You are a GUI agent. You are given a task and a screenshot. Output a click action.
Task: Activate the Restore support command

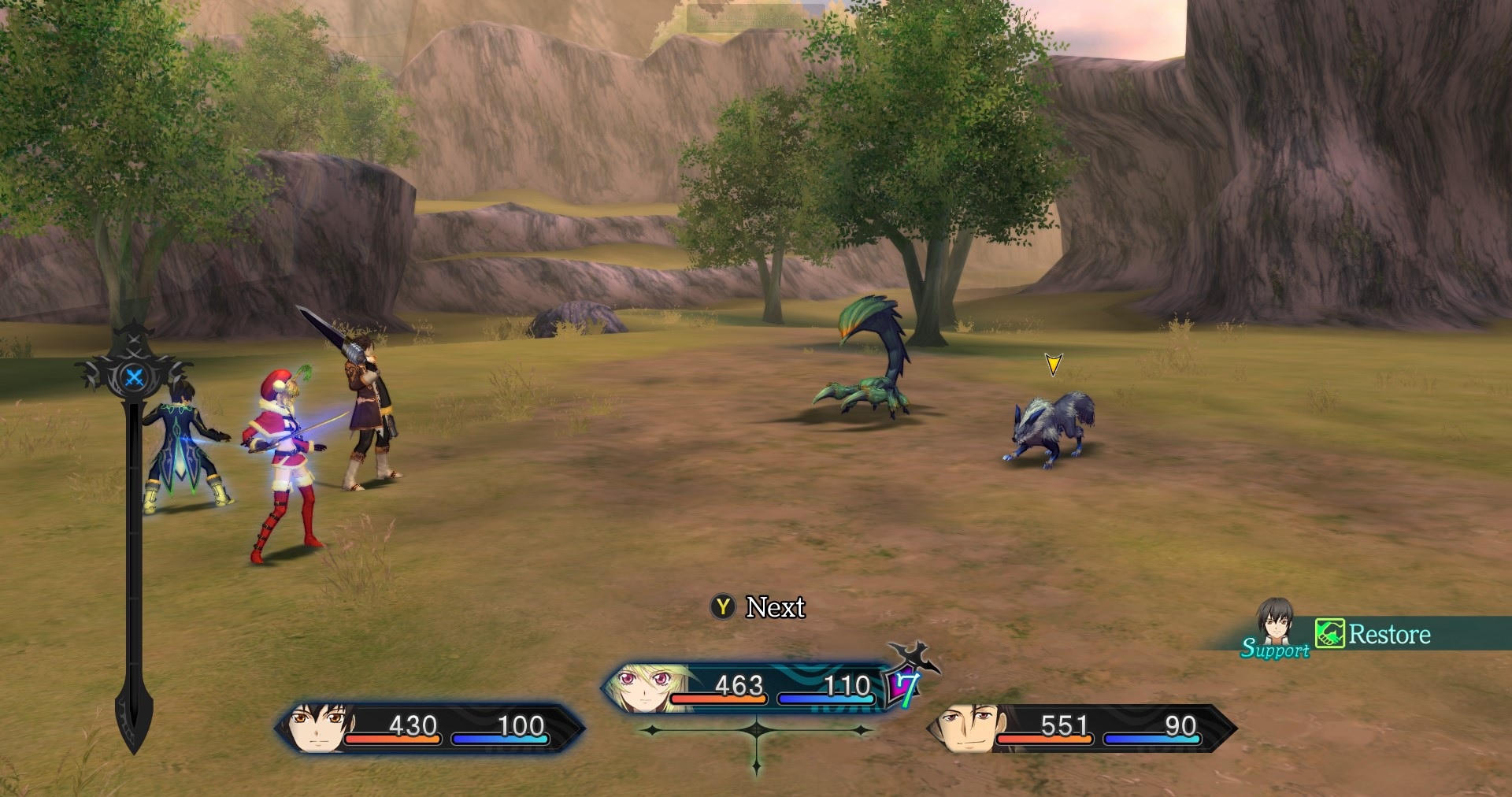coord(1374,634)
